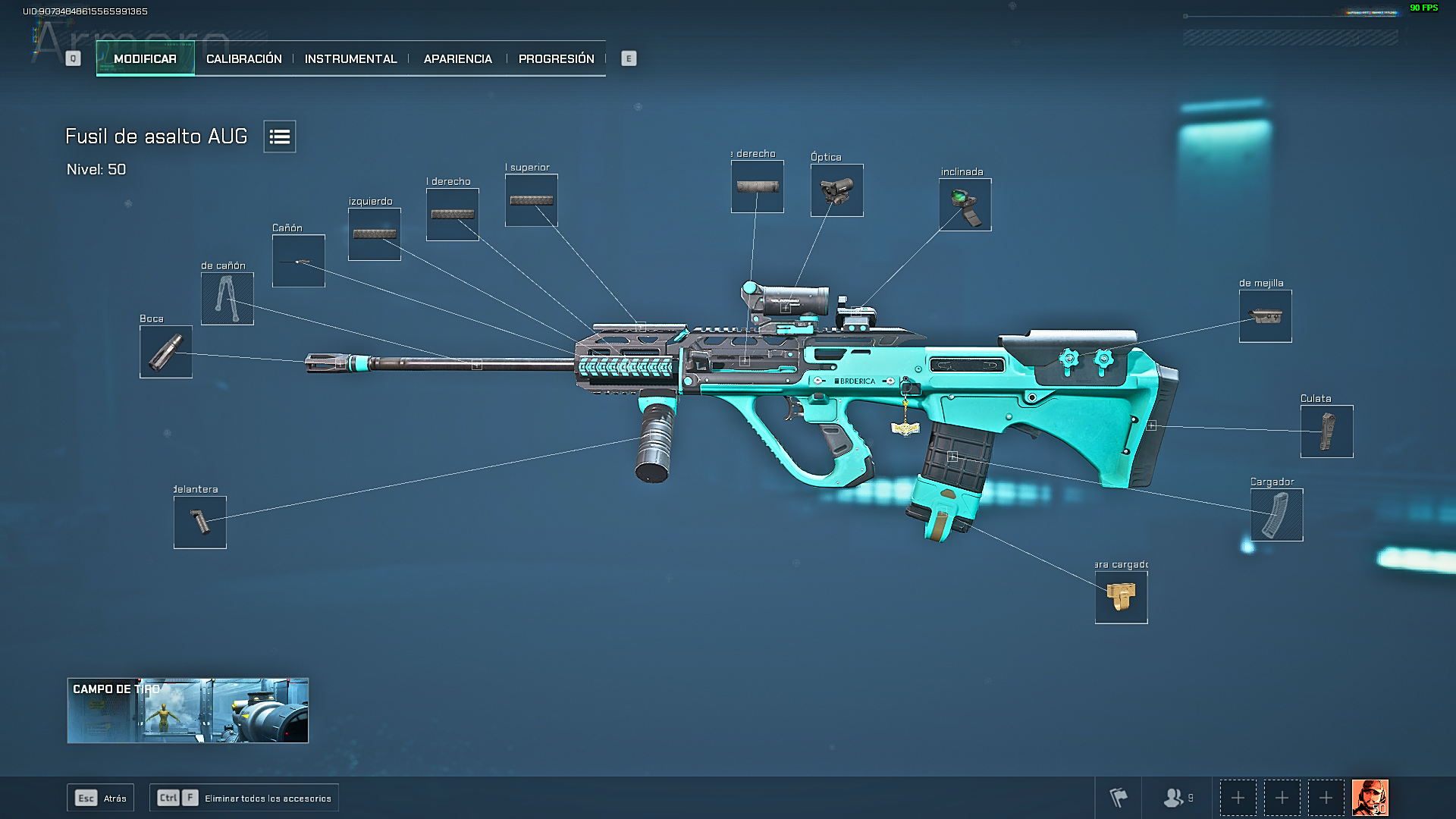Open the weapon details list icon
The image size is (1456, 819).
[x=279, y=136]
